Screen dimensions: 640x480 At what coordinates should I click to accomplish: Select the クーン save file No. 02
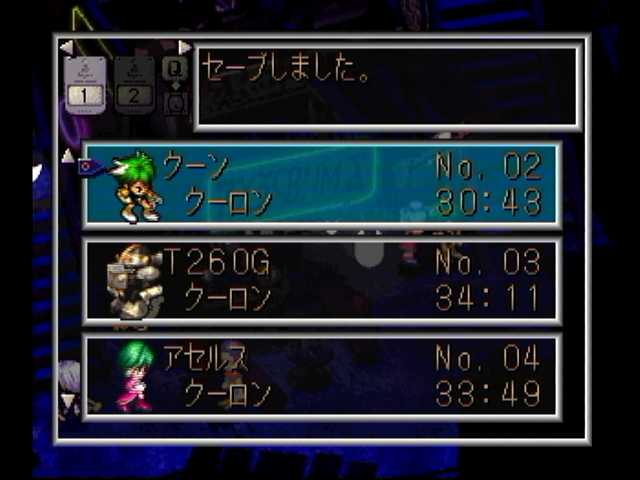pos(320,186)
